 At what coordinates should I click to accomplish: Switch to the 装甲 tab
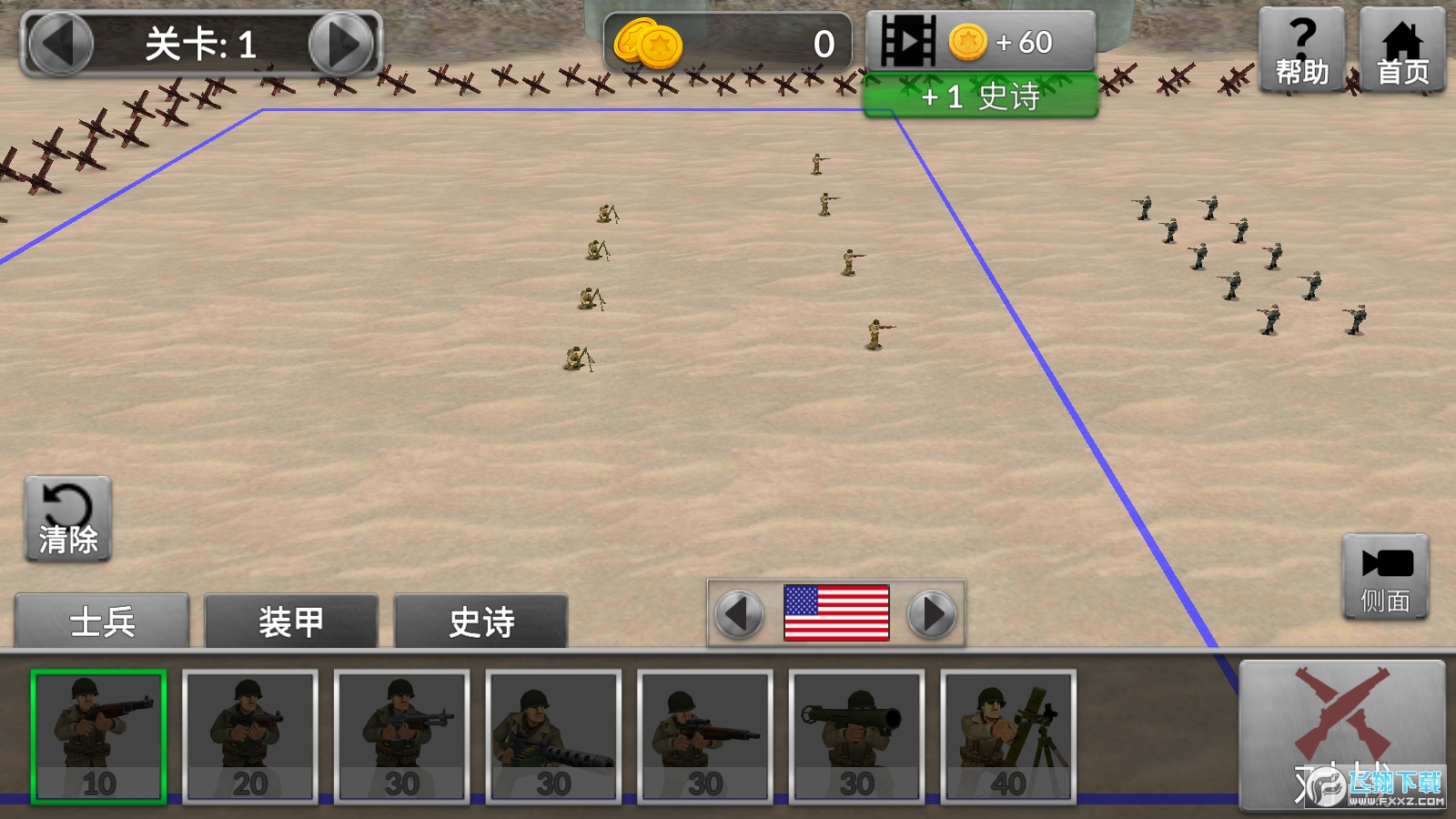point(289,622)
